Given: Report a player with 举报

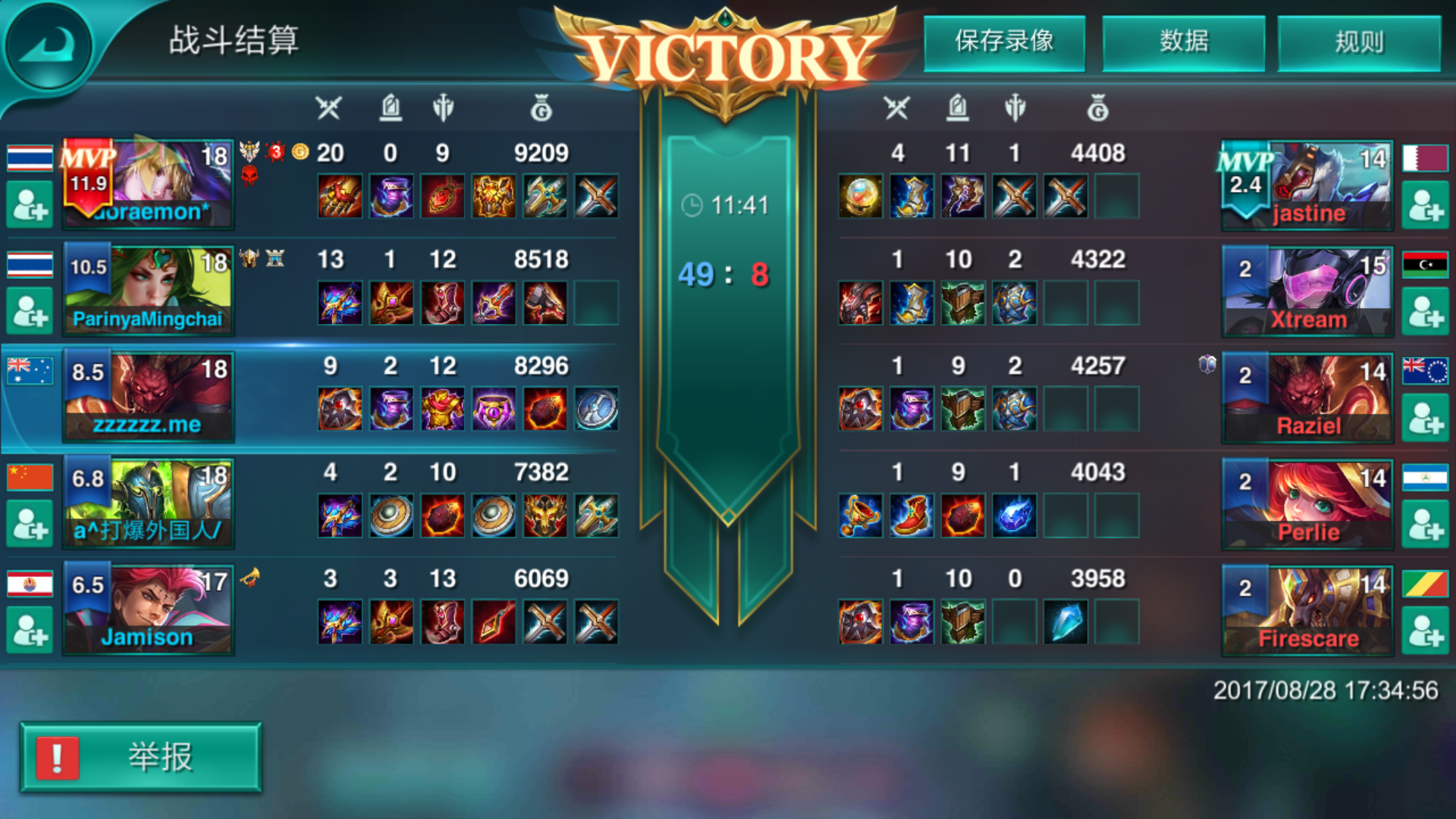Looking at the screenshot, I should coord(141,757).
